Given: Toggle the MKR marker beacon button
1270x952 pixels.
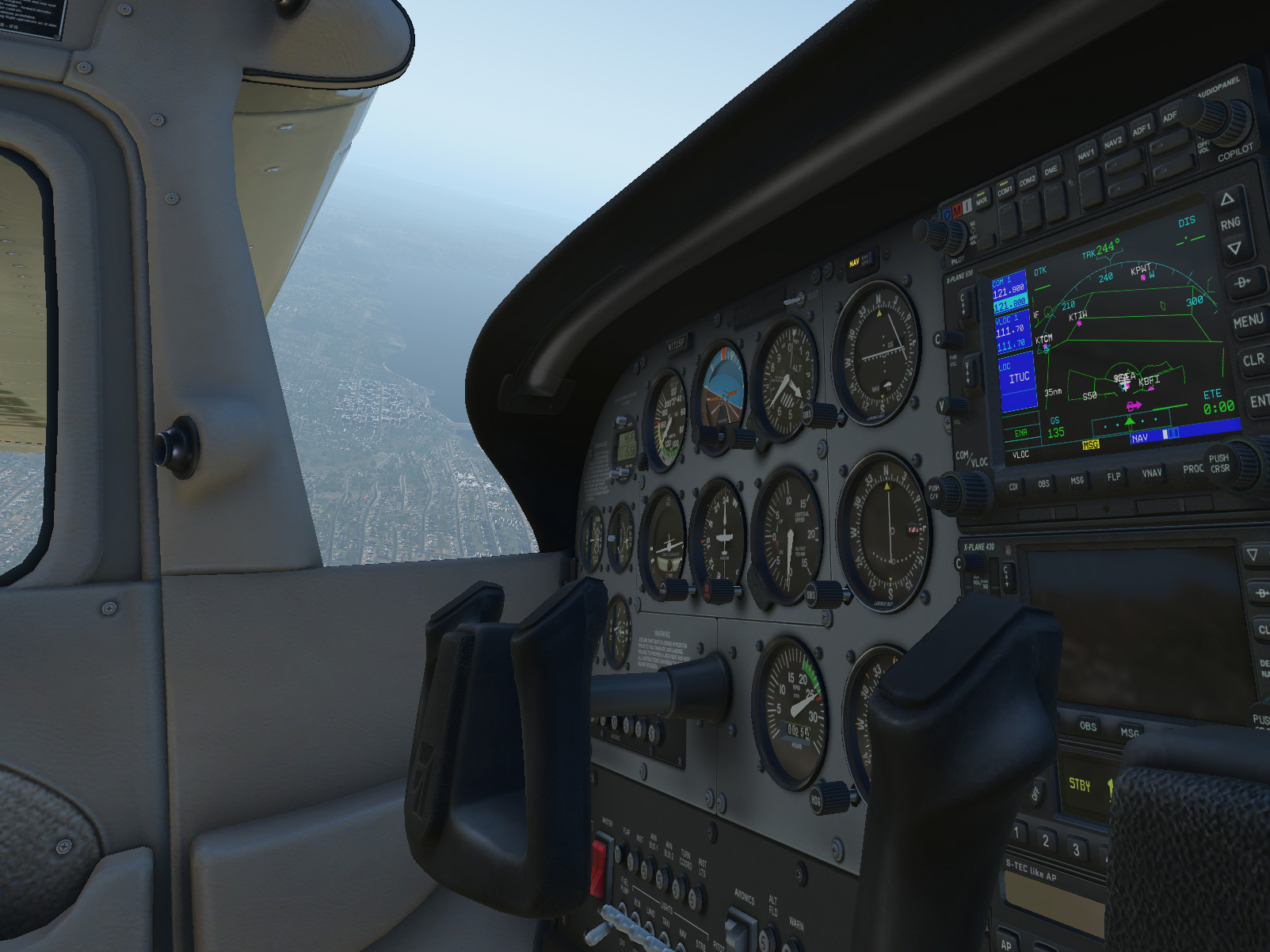Looking at the screenshot, I should [982, 201].
